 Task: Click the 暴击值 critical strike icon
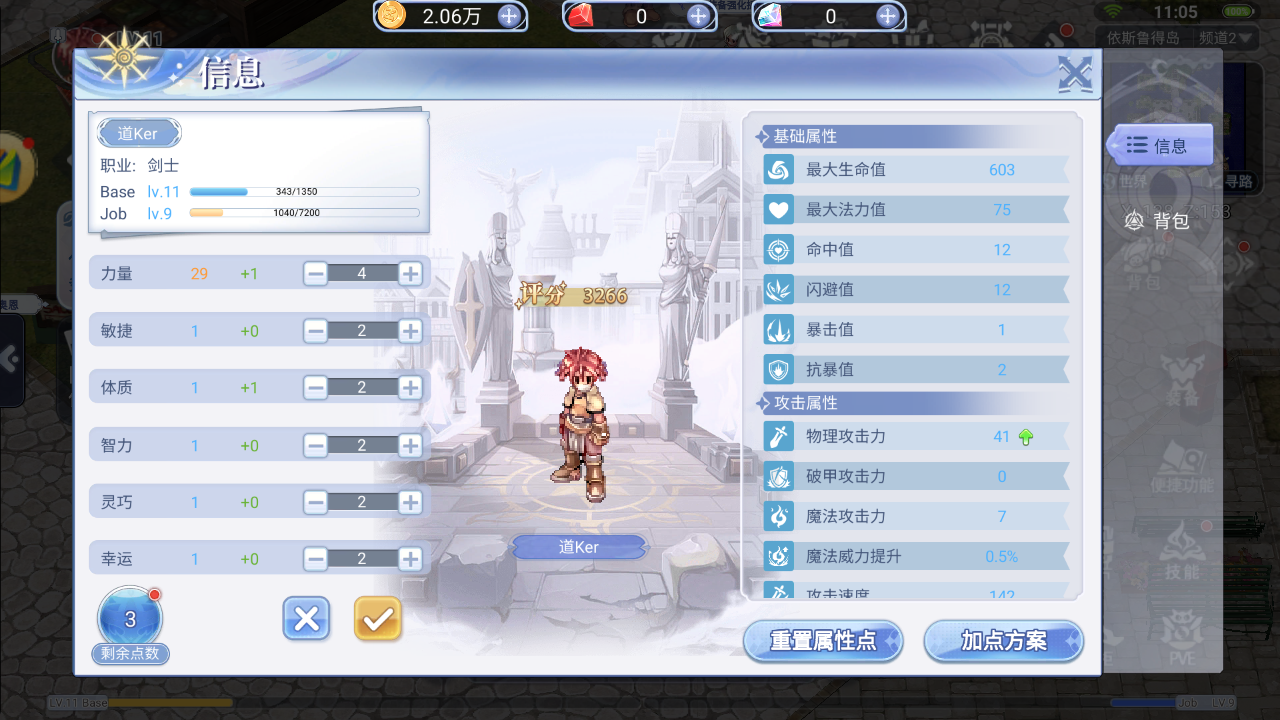pos(781,329)
